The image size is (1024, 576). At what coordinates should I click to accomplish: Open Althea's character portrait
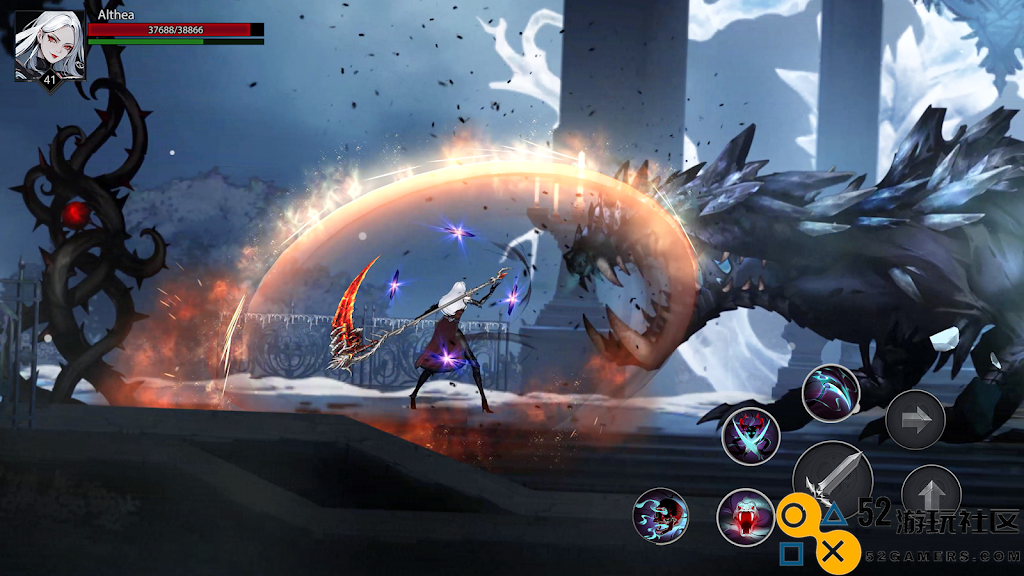click(49, 45)
